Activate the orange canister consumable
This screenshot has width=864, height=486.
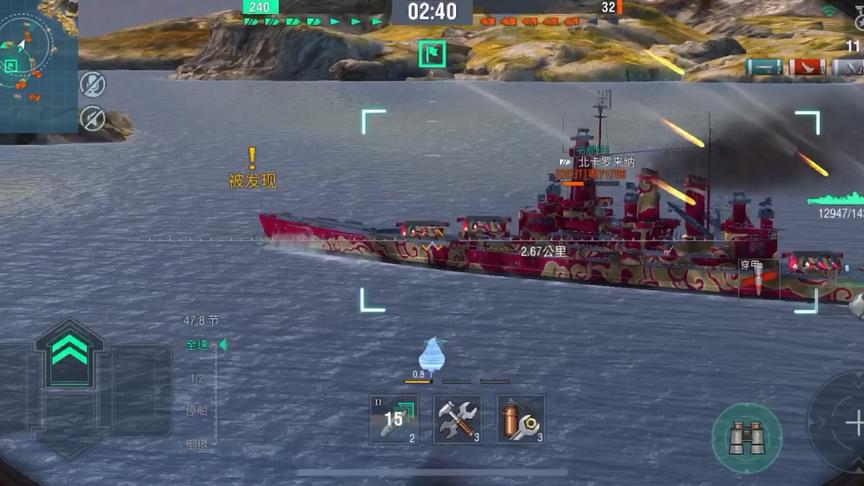(x=520, y=419)
